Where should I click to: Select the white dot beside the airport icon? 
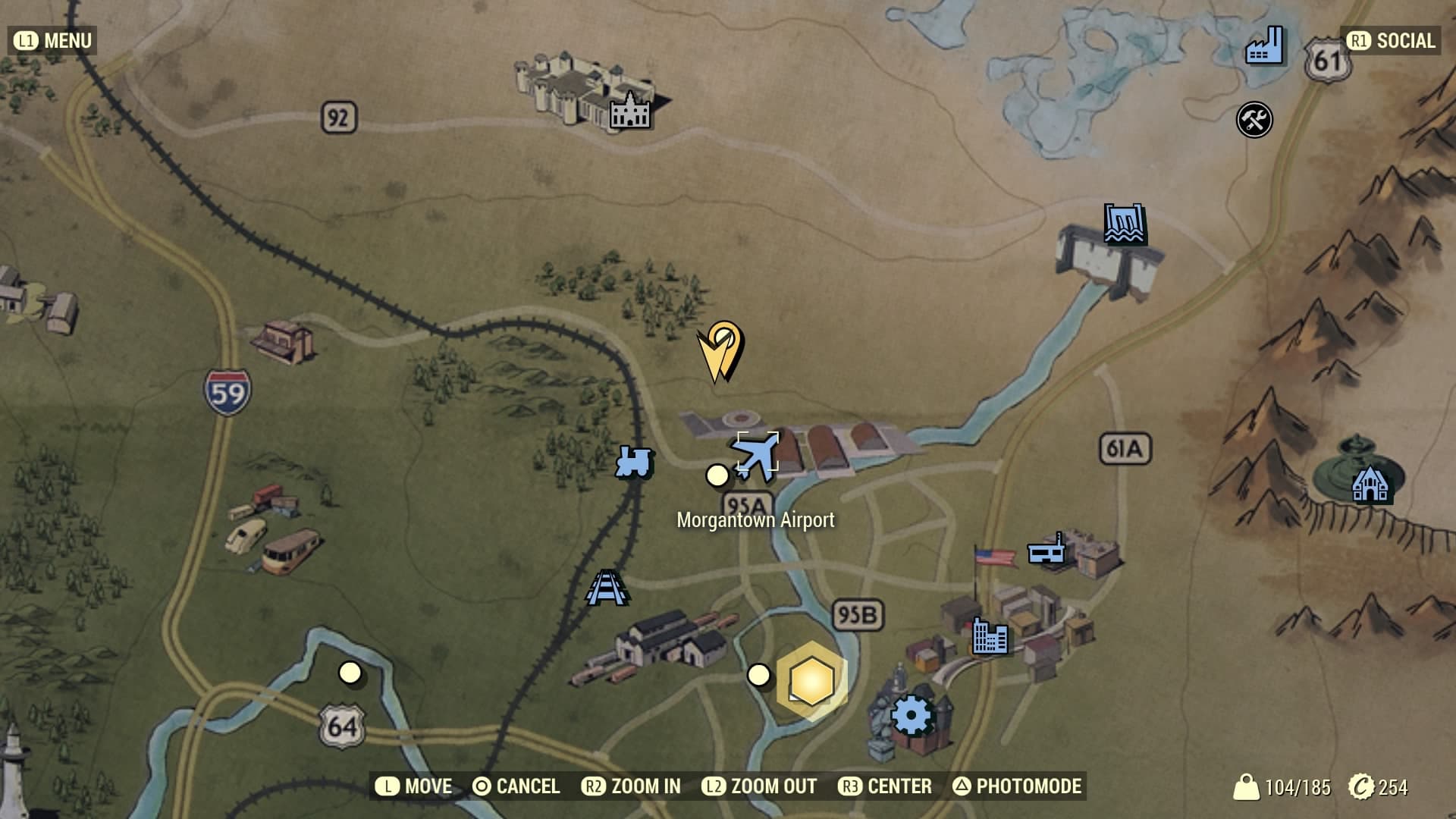[717, 475]
